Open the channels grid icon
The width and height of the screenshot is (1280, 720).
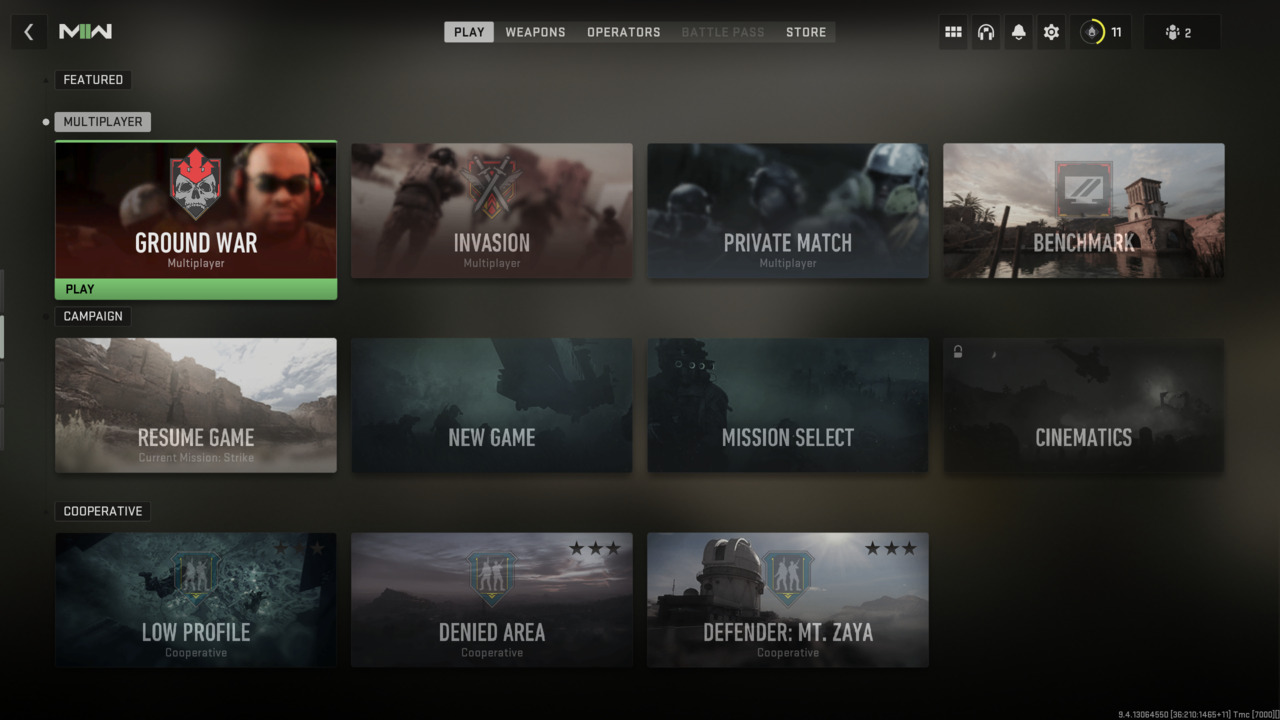(952, 31)
